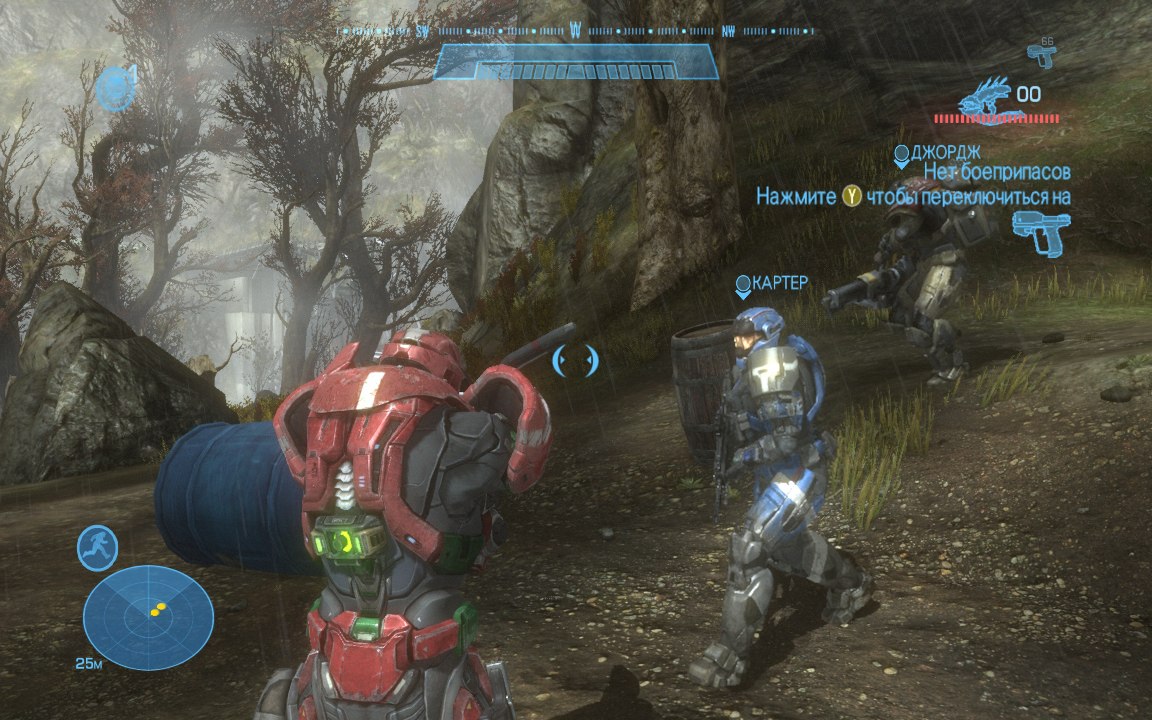This screenshot has width=1152, height=720.
Task: Select the Джордж ally marker
Action: [902, 156]
